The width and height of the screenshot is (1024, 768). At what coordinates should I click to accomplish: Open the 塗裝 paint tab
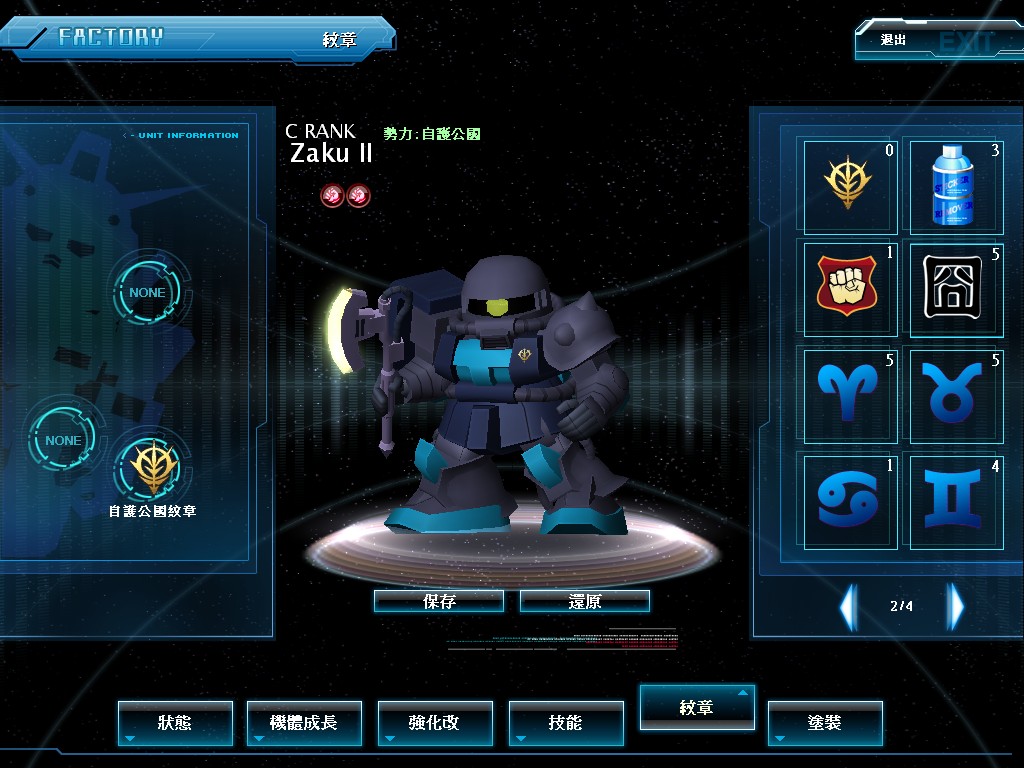point(825,722)
